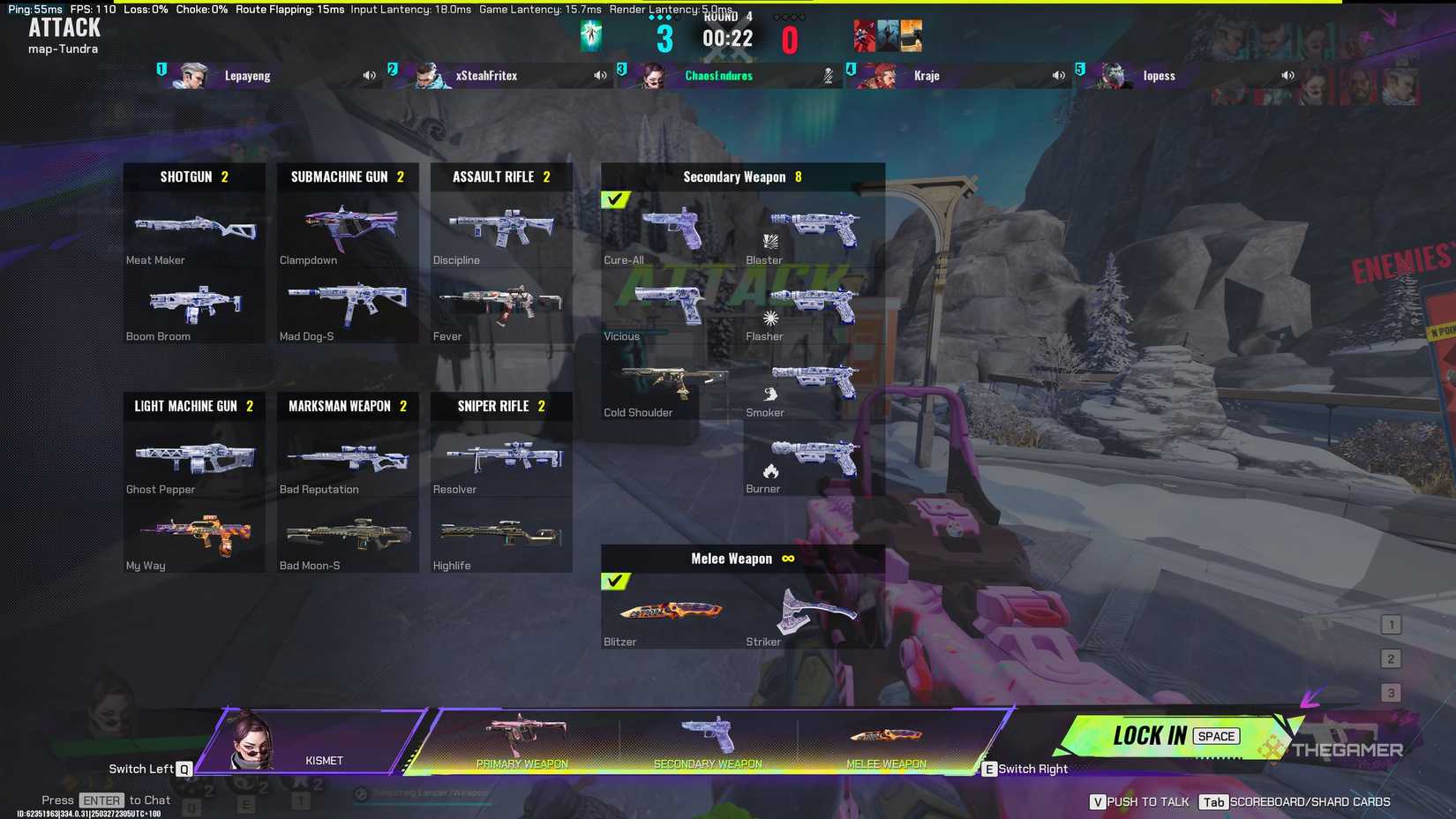Pick the Fever assault rifle
The height and width of the screenshot is (819, 1456).
tap(500, 306)
